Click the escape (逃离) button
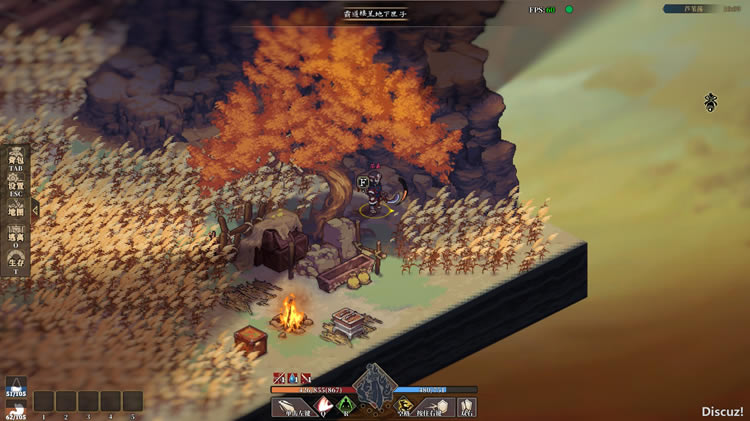Screen dimensions: 750x421 point(16,238)
